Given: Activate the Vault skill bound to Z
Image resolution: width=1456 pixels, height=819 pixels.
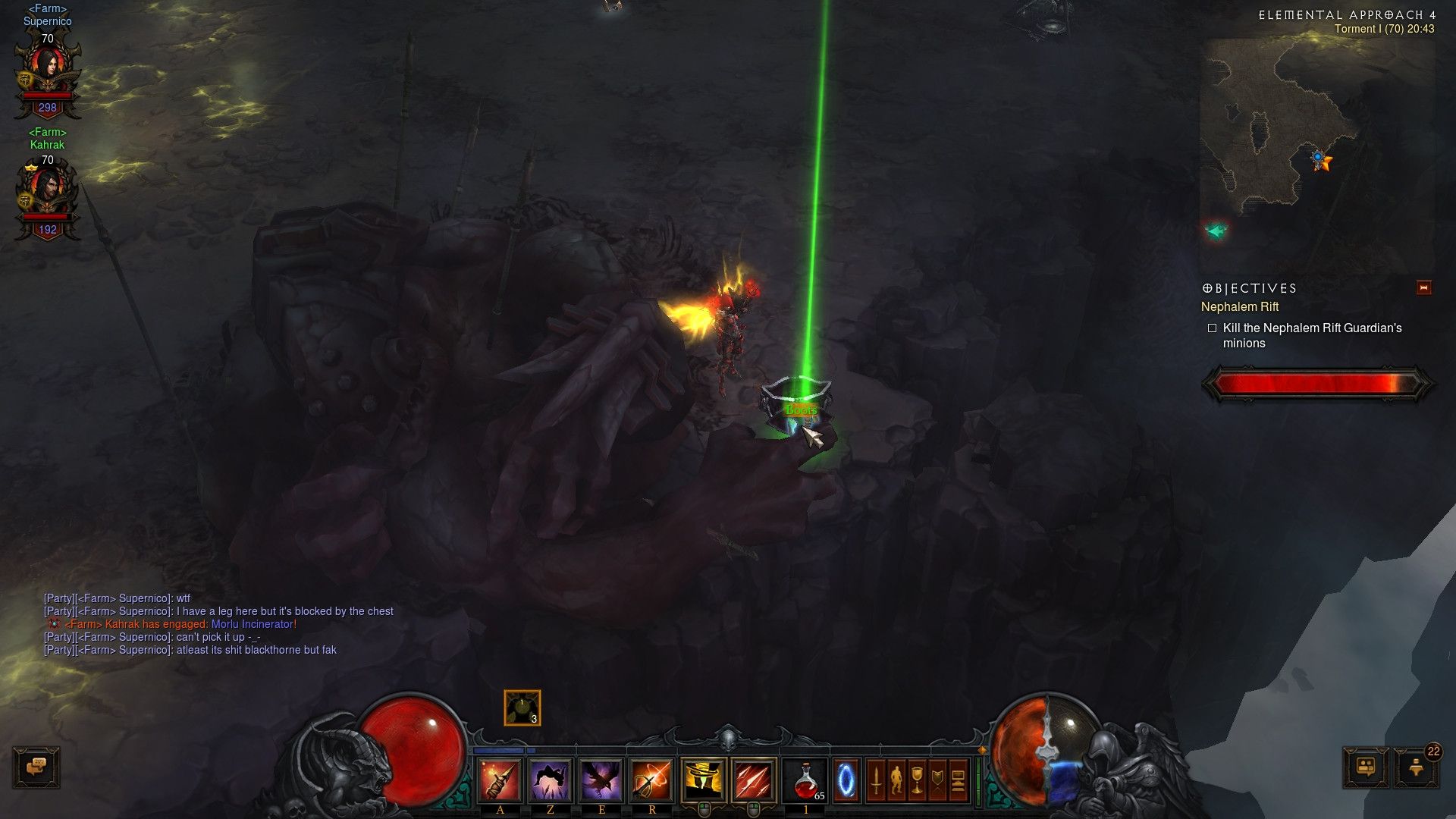Looking at the screenshot, I should 551,780.
